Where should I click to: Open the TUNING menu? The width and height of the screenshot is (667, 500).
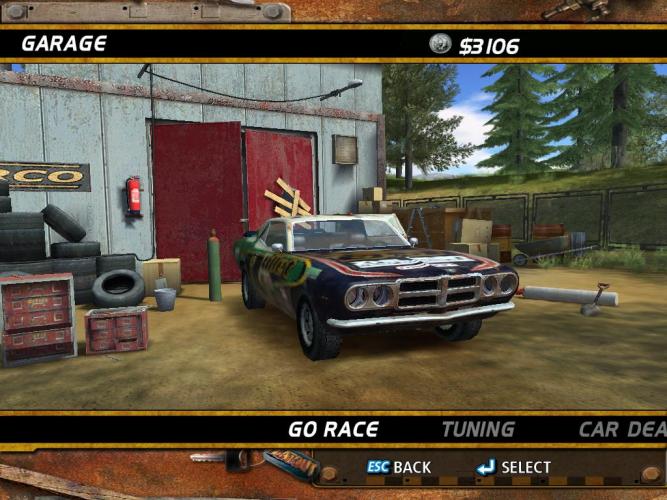tap(478, 430)
